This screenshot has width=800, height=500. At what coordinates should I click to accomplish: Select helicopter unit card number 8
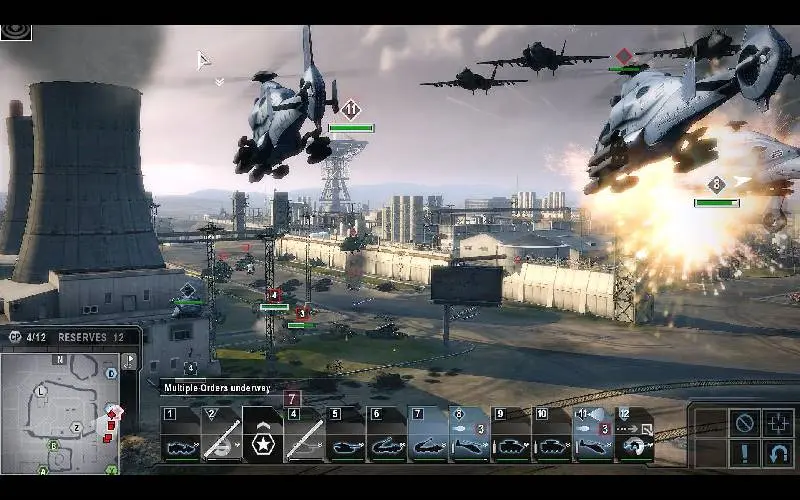tap(469, 435)
